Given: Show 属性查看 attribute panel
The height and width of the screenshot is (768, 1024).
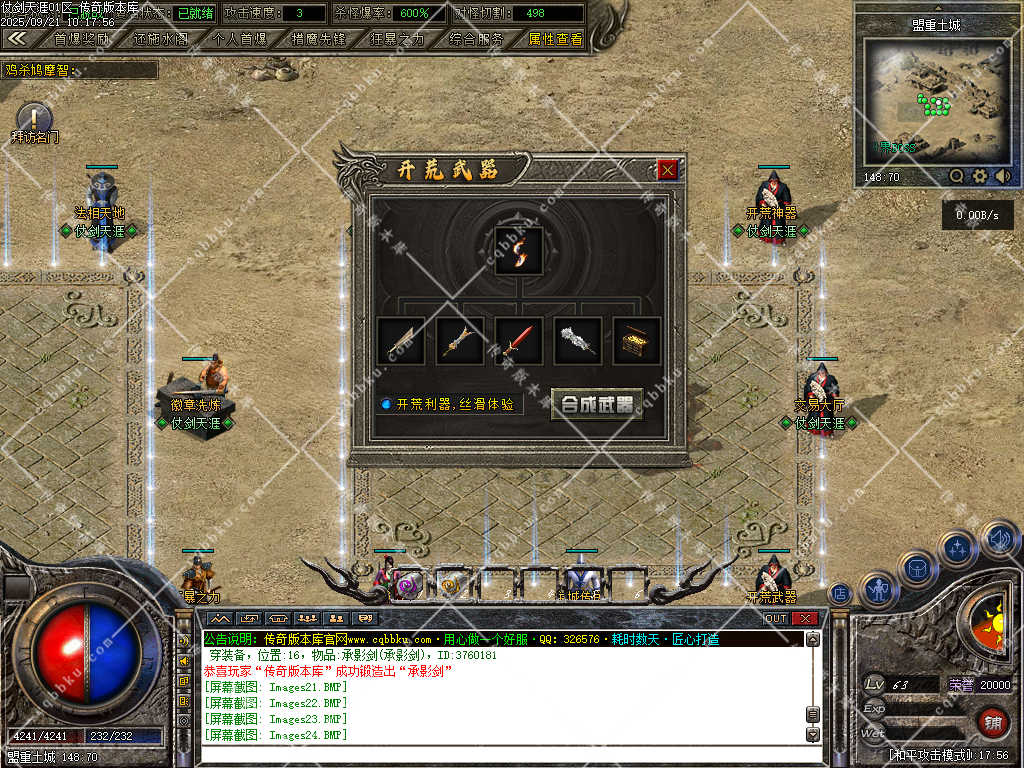Looking at the screenshot, I should coord(555,39).
